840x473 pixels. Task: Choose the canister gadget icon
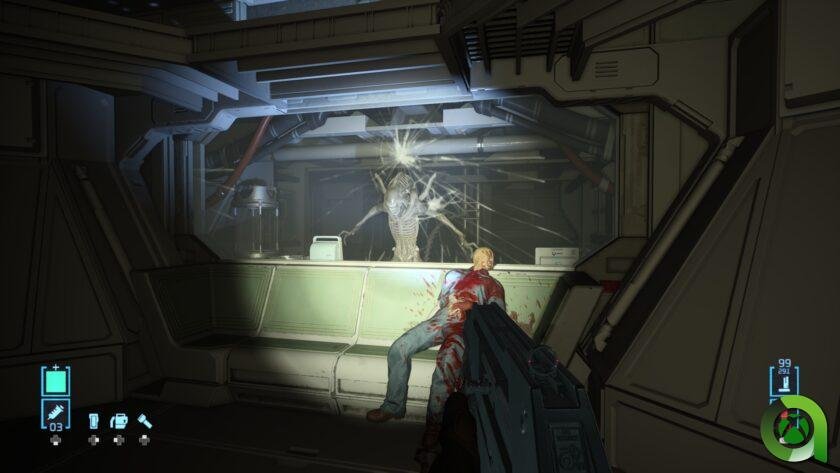93,421
